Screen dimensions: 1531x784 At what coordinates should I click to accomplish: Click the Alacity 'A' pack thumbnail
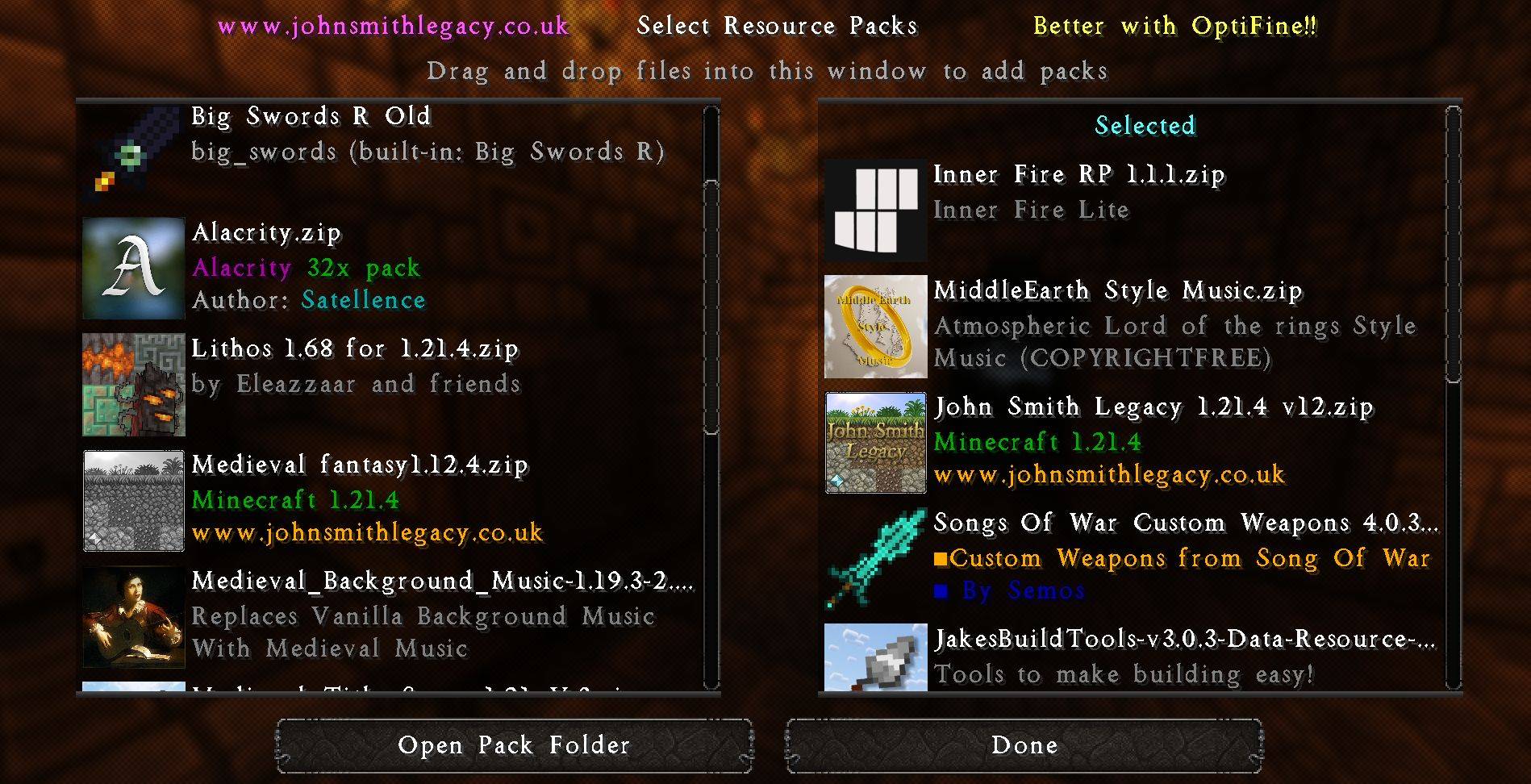pos(133,267)
